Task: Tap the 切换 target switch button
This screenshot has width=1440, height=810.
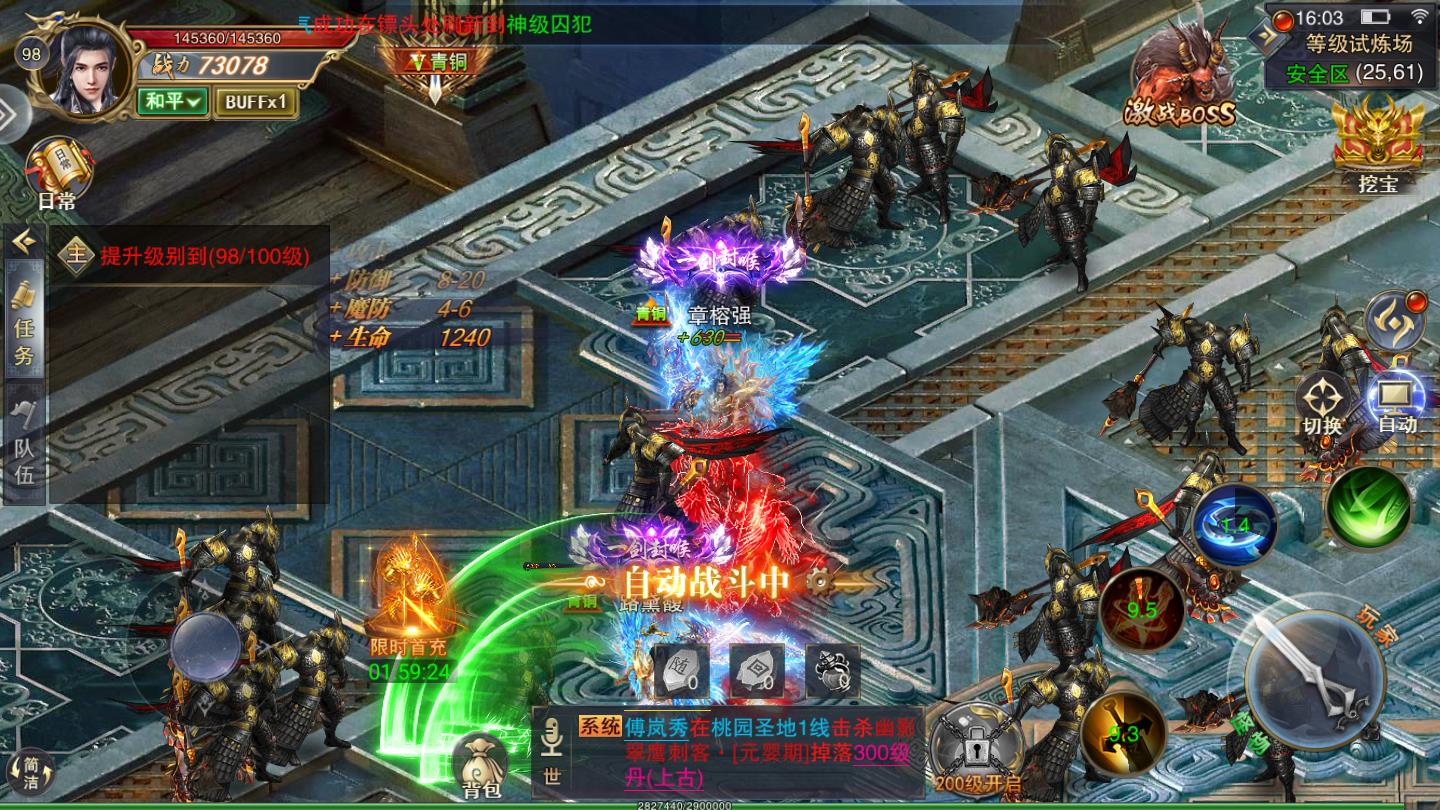Action: [x=1322, y=405]
